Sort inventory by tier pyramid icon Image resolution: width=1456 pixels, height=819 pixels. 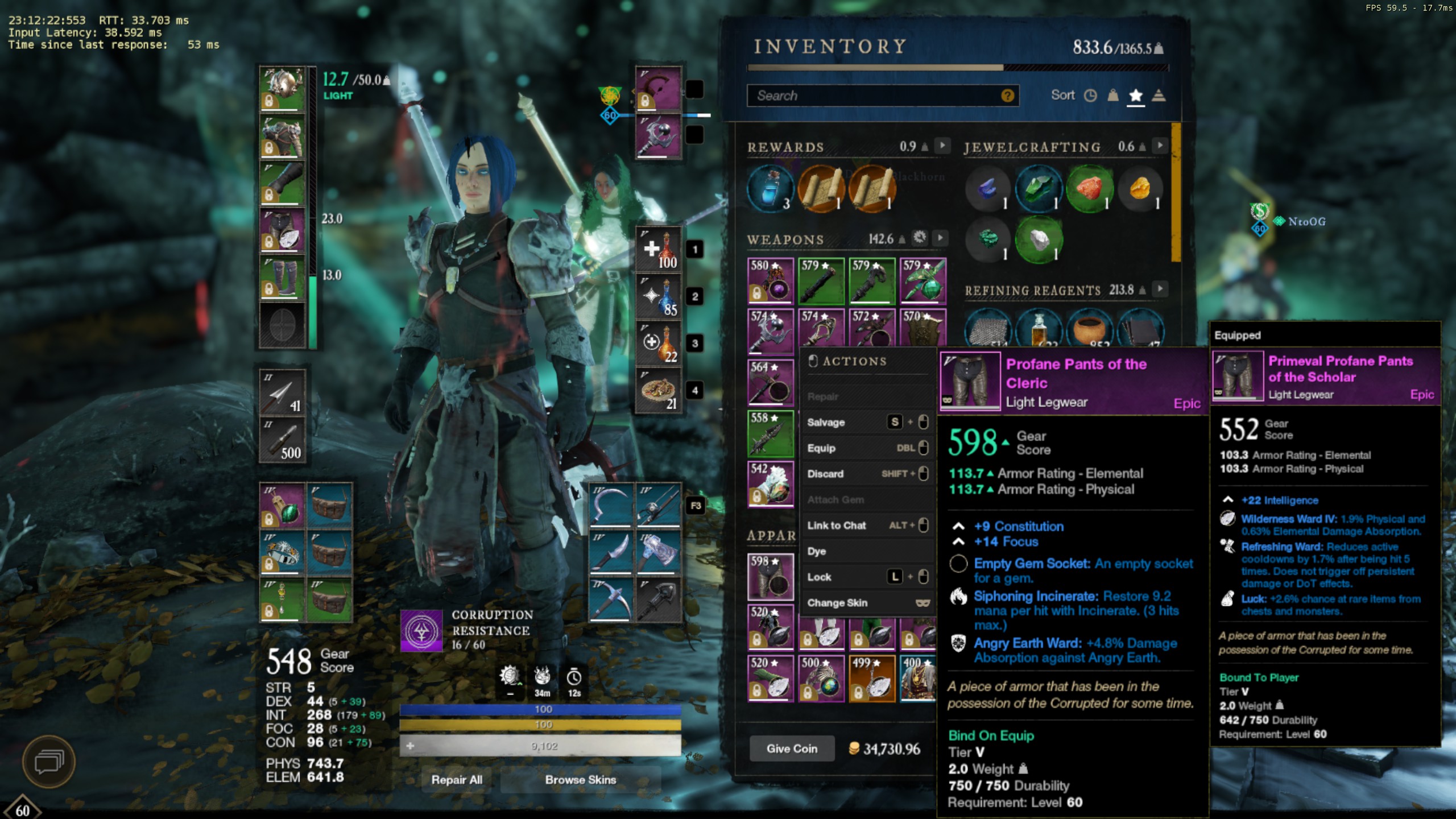click(1159, 96)
